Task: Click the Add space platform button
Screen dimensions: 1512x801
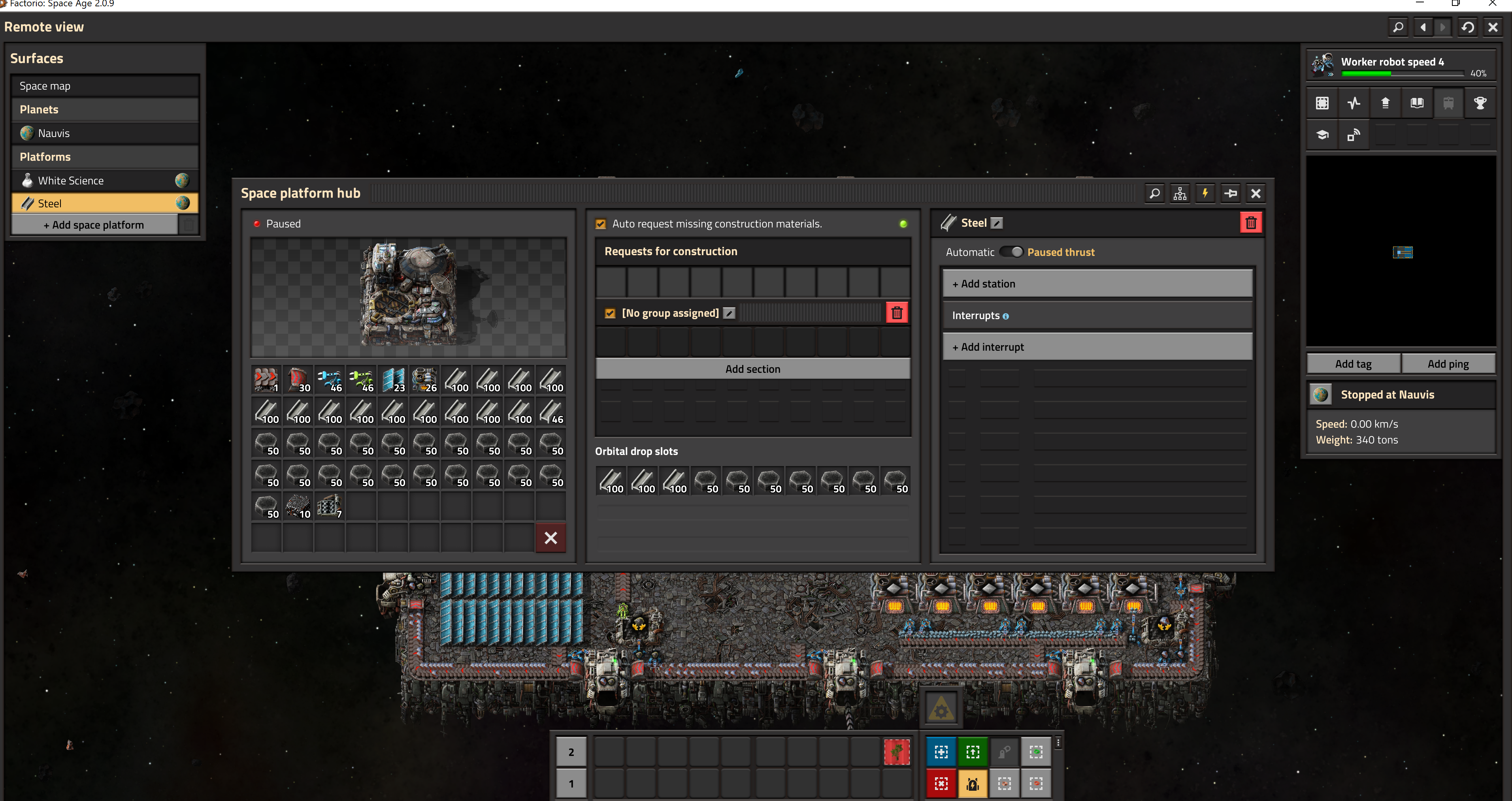Action: (94, 225)
